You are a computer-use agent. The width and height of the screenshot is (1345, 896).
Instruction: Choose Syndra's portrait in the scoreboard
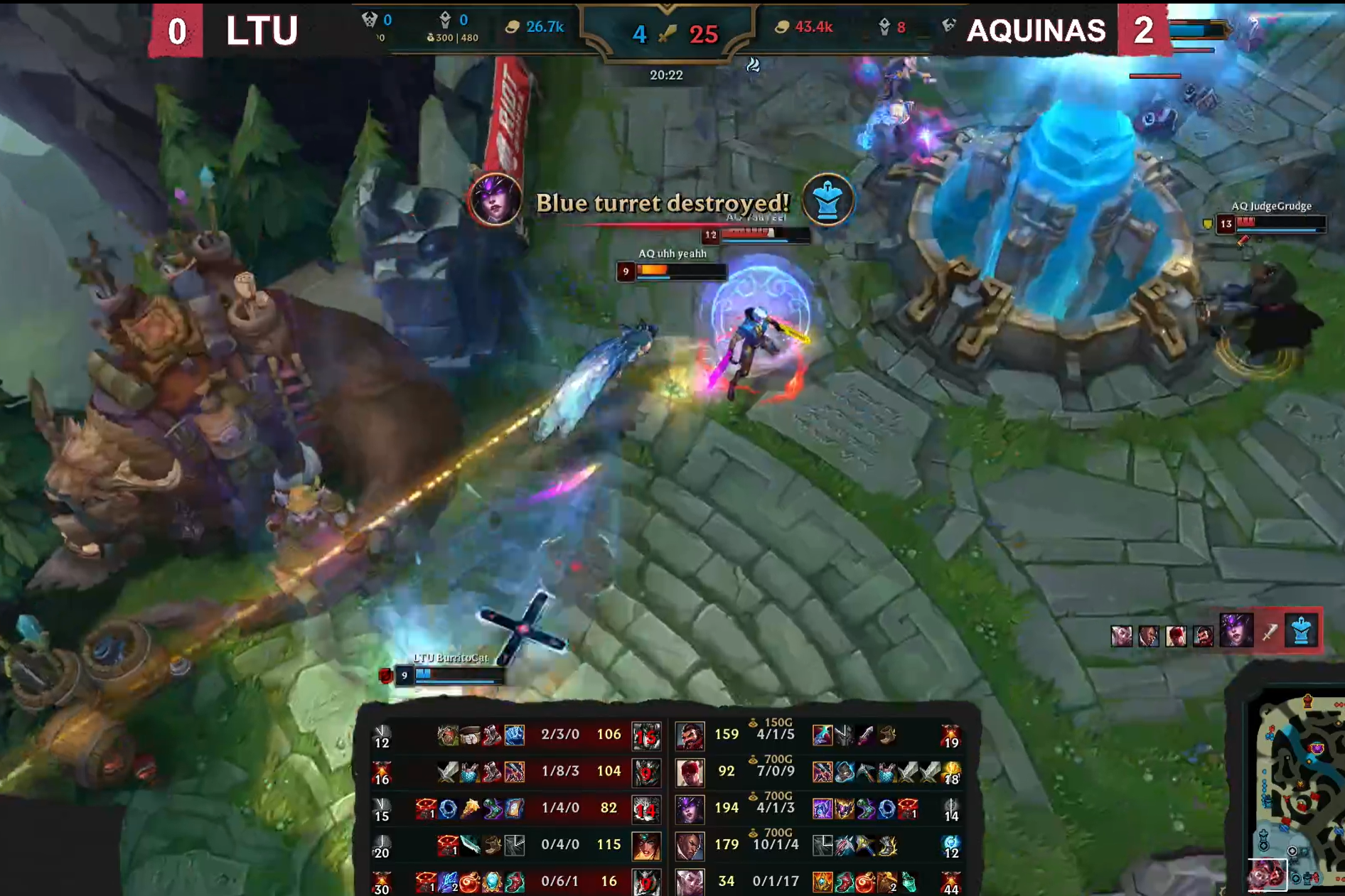[689, 809]
